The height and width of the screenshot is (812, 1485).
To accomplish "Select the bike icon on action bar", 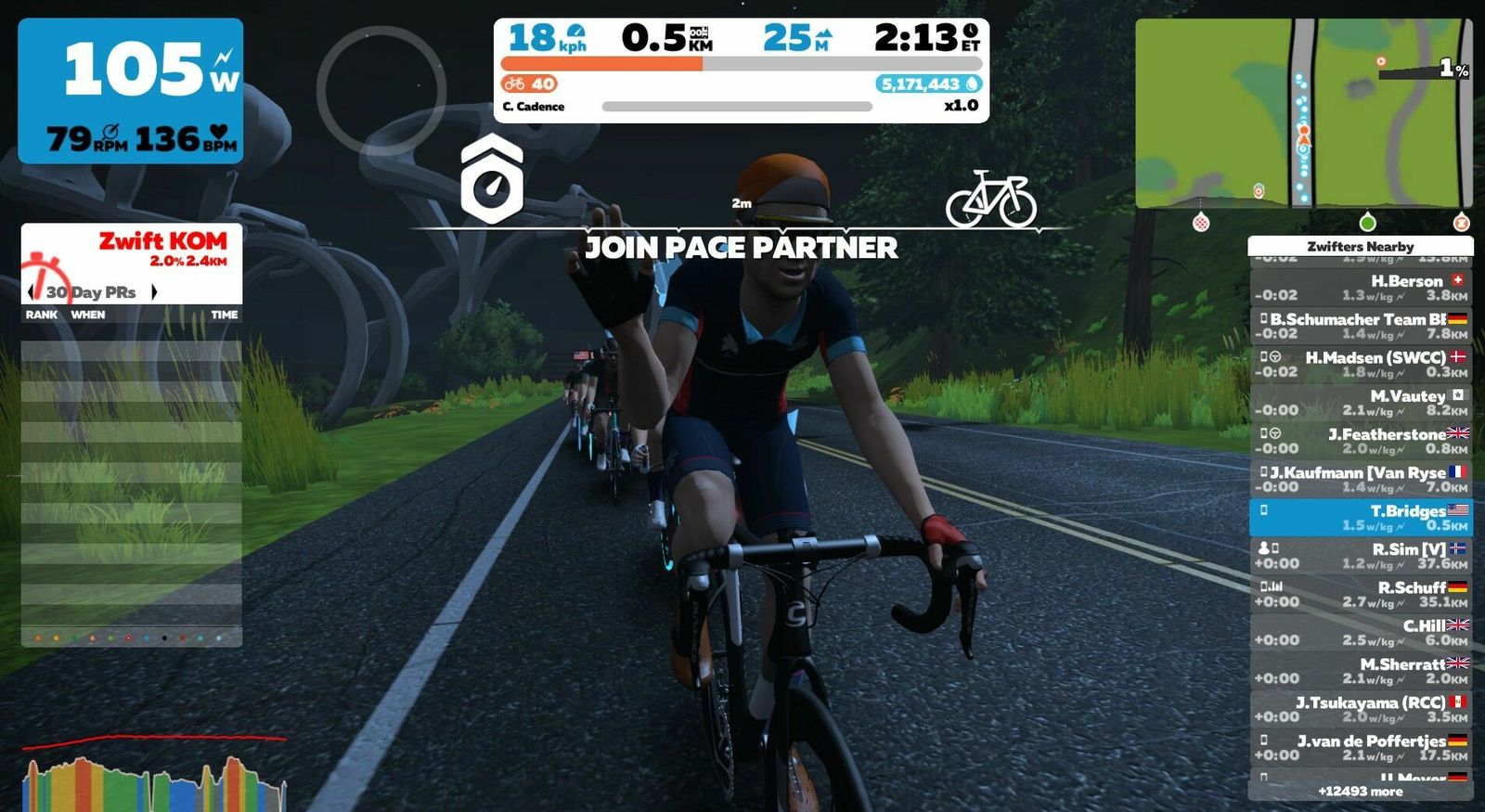I will pos(990,199).
